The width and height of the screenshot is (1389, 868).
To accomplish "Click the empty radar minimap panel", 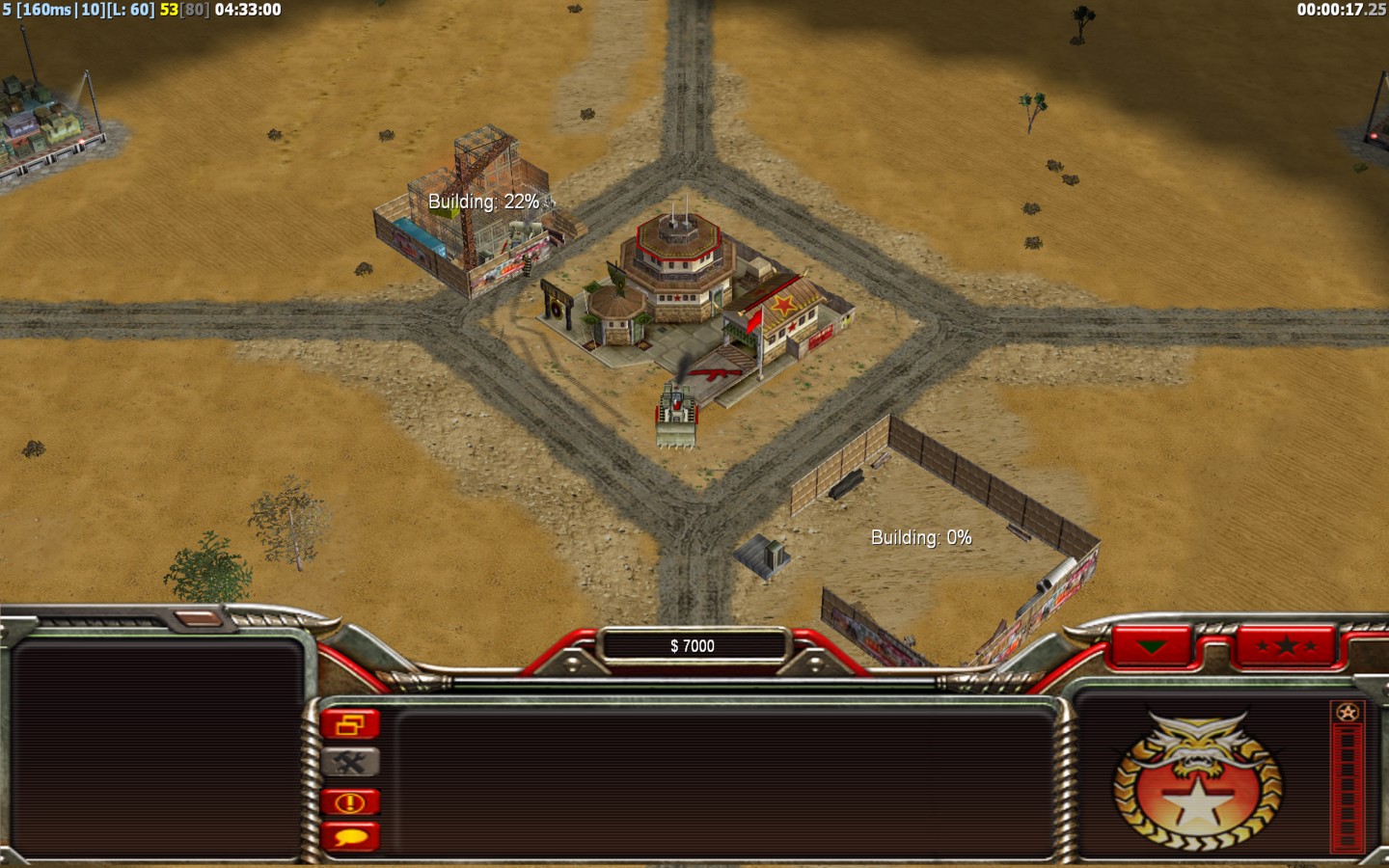I will (x=157, y=748).
